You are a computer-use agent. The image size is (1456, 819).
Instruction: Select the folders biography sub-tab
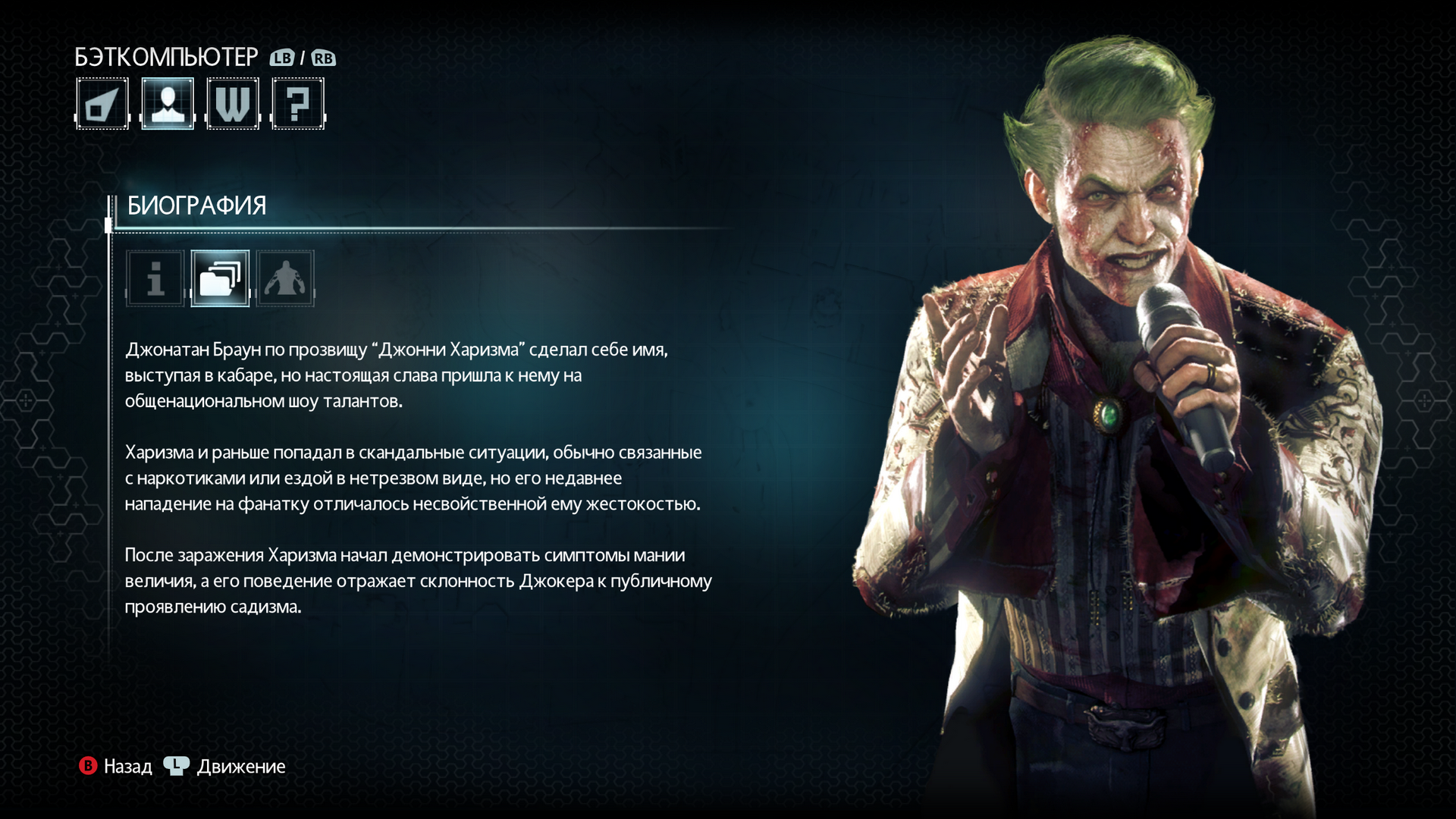[220, 278]
